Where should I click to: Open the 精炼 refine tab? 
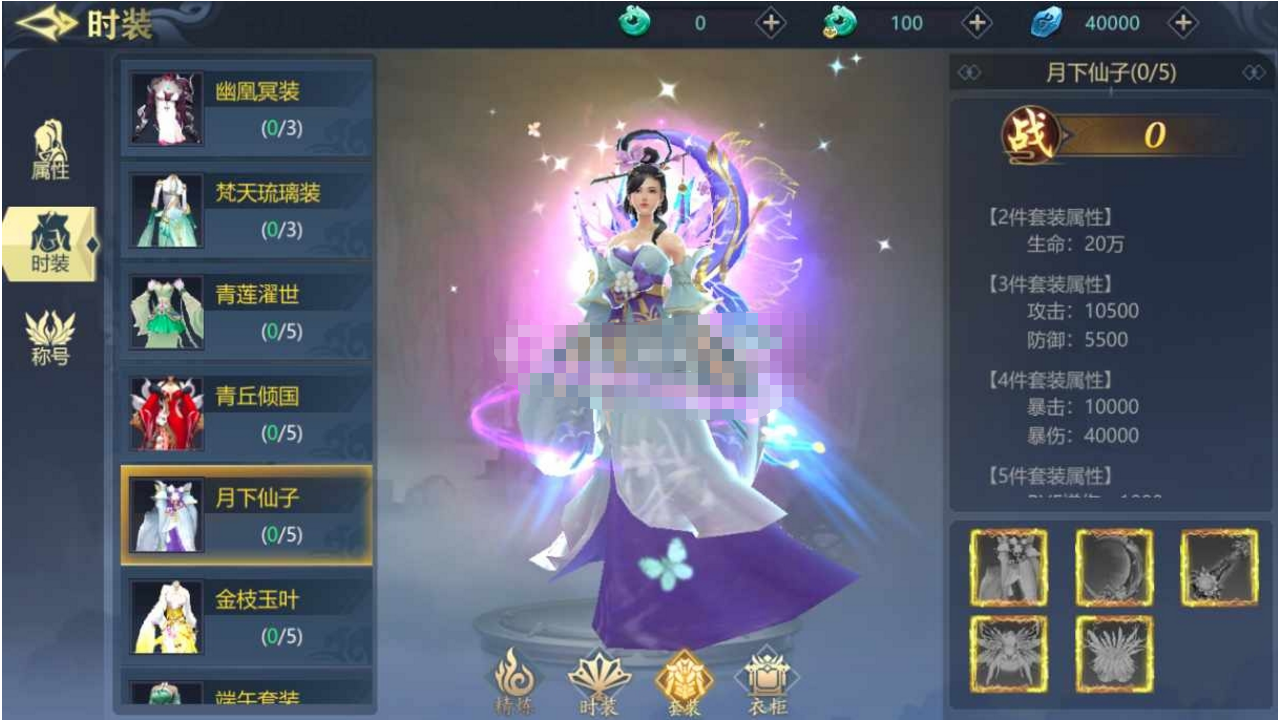point(515,682)
